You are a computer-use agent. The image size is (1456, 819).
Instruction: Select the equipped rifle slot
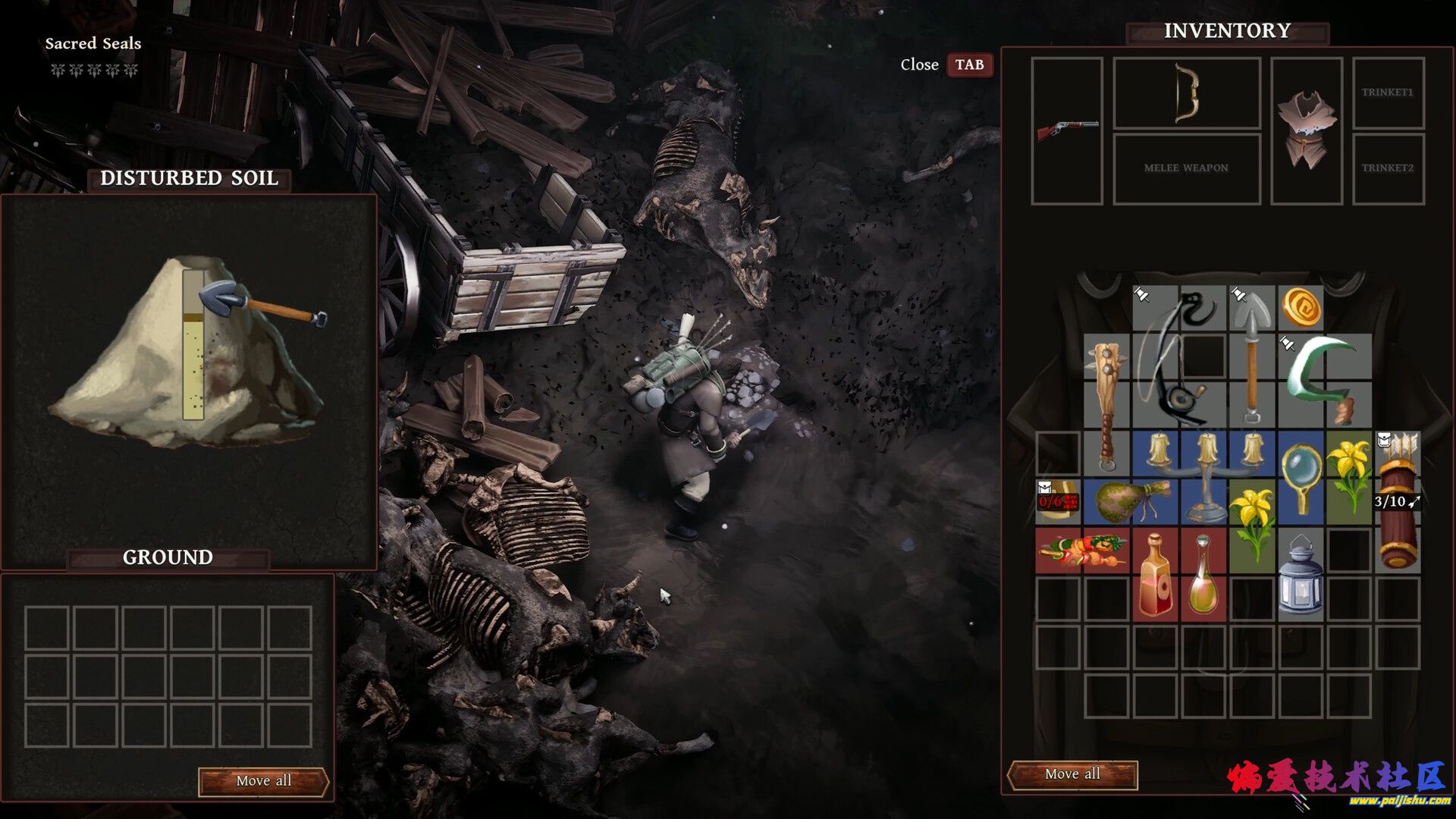pos(1067,130)
